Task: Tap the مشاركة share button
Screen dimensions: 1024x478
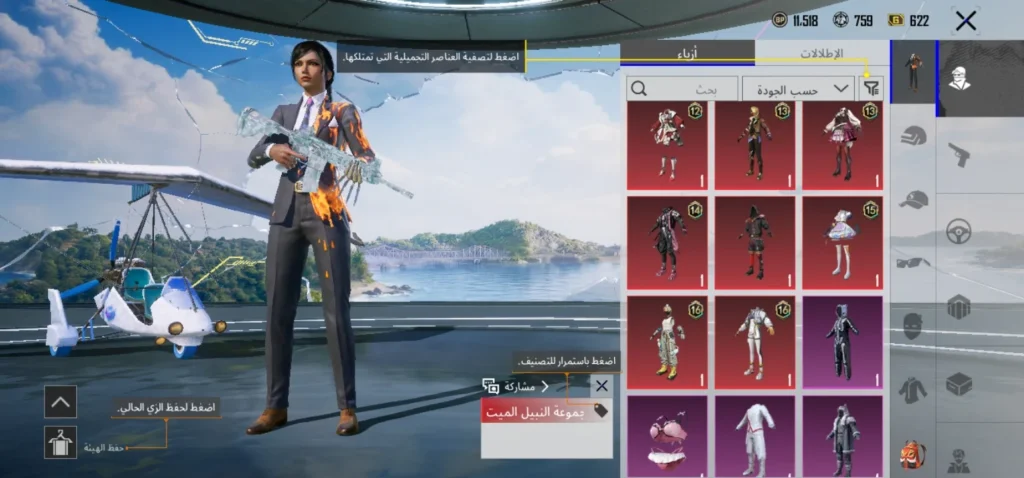Action: click(x=517, y=386)
